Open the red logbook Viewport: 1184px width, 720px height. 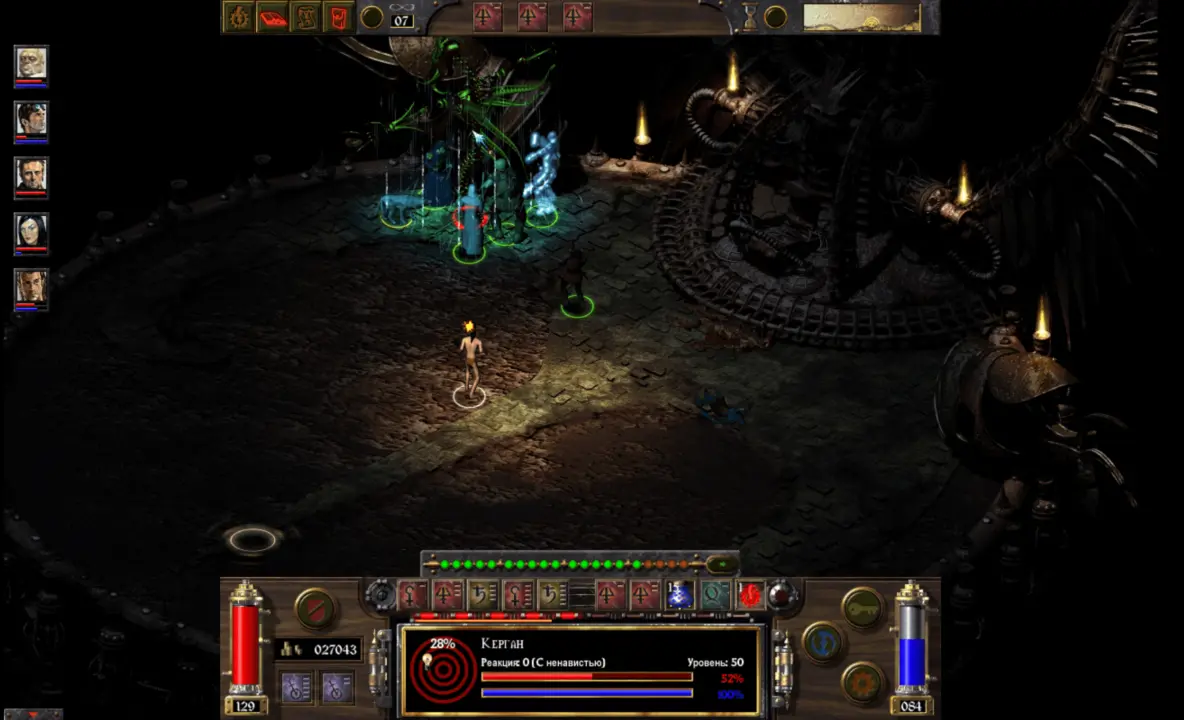(272, 16)
